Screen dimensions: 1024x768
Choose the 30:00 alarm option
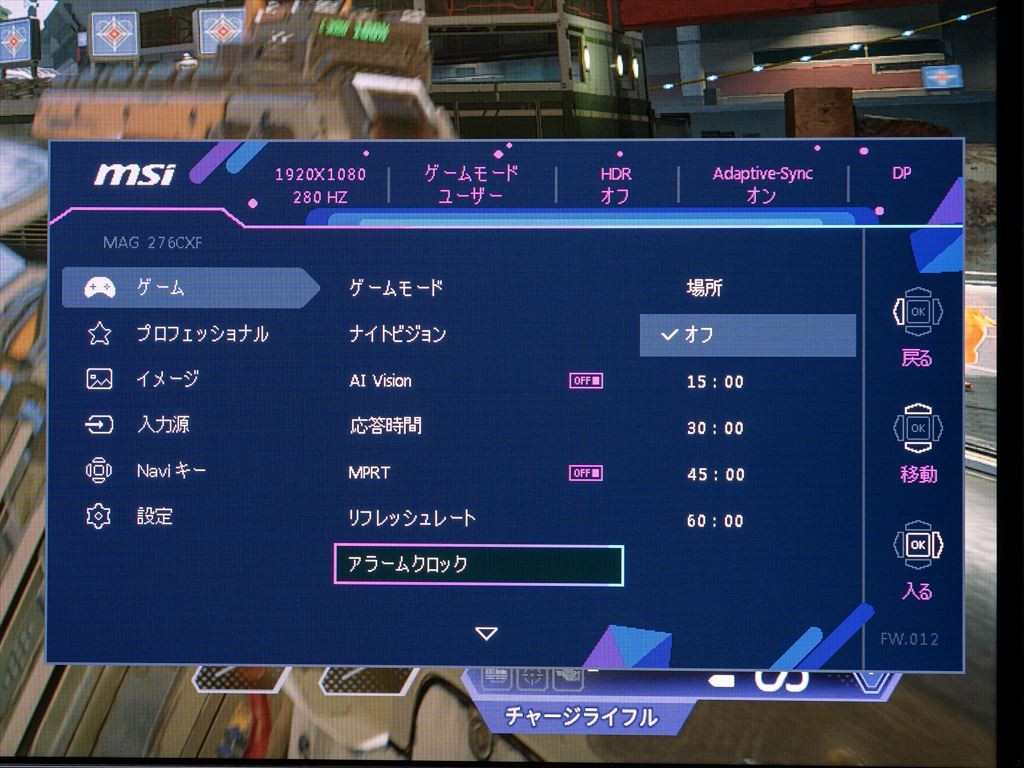[x=715, y=428]
